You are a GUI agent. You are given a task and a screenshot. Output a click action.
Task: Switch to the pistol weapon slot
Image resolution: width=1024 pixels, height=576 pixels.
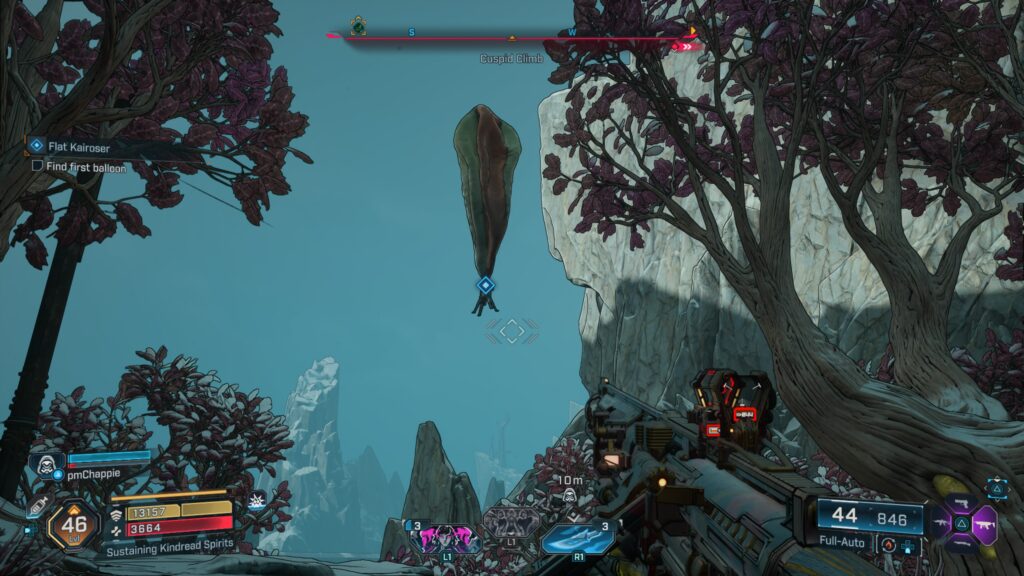[x=961, y=502]
